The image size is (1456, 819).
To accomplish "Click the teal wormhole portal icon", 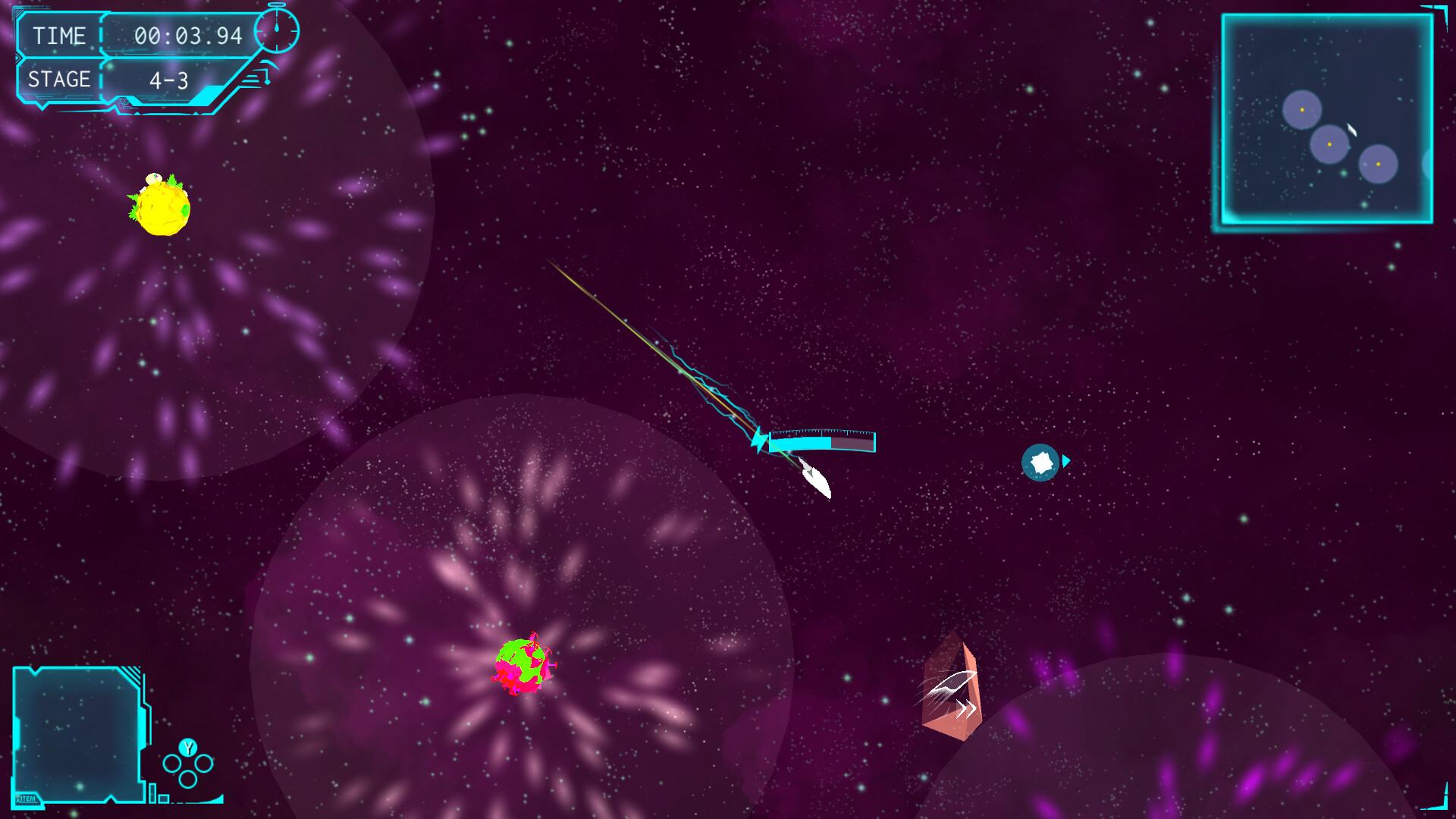I will point(1041,462).
